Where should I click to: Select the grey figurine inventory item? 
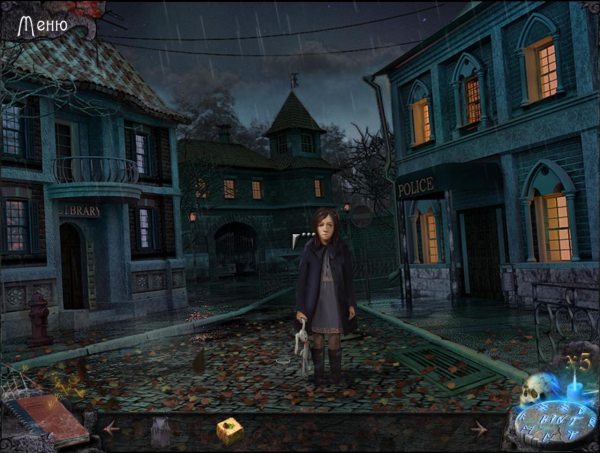pos(160,430)
